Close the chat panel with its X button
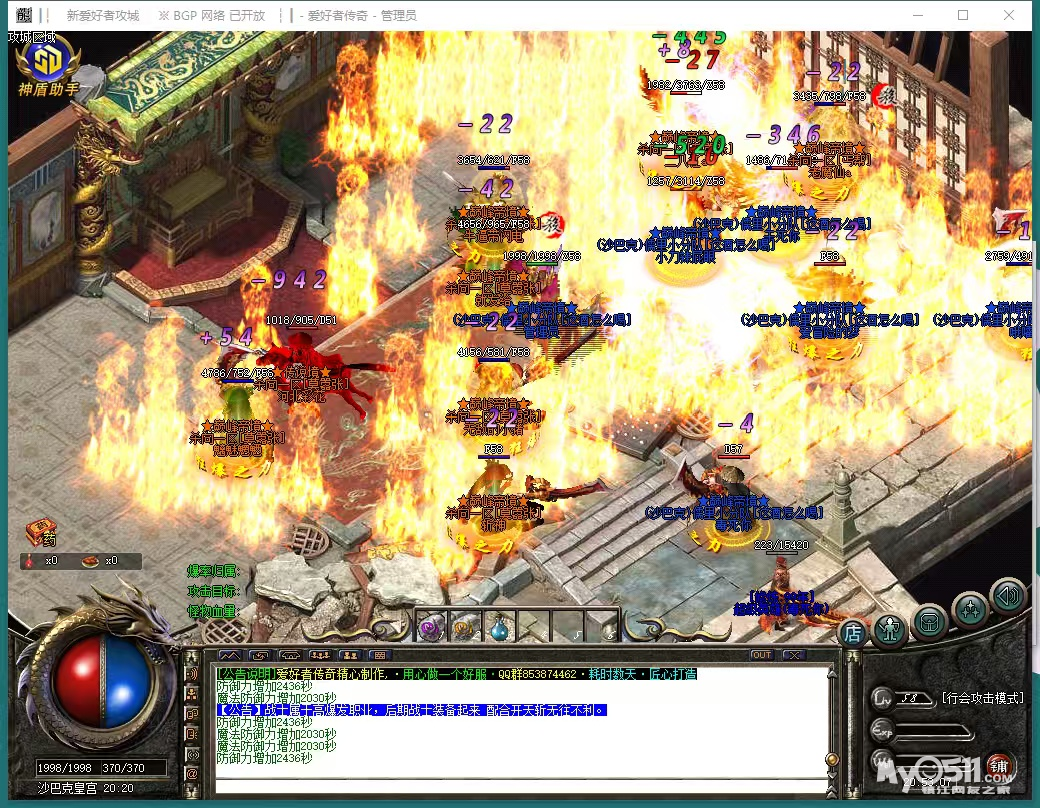 [793, 655]
